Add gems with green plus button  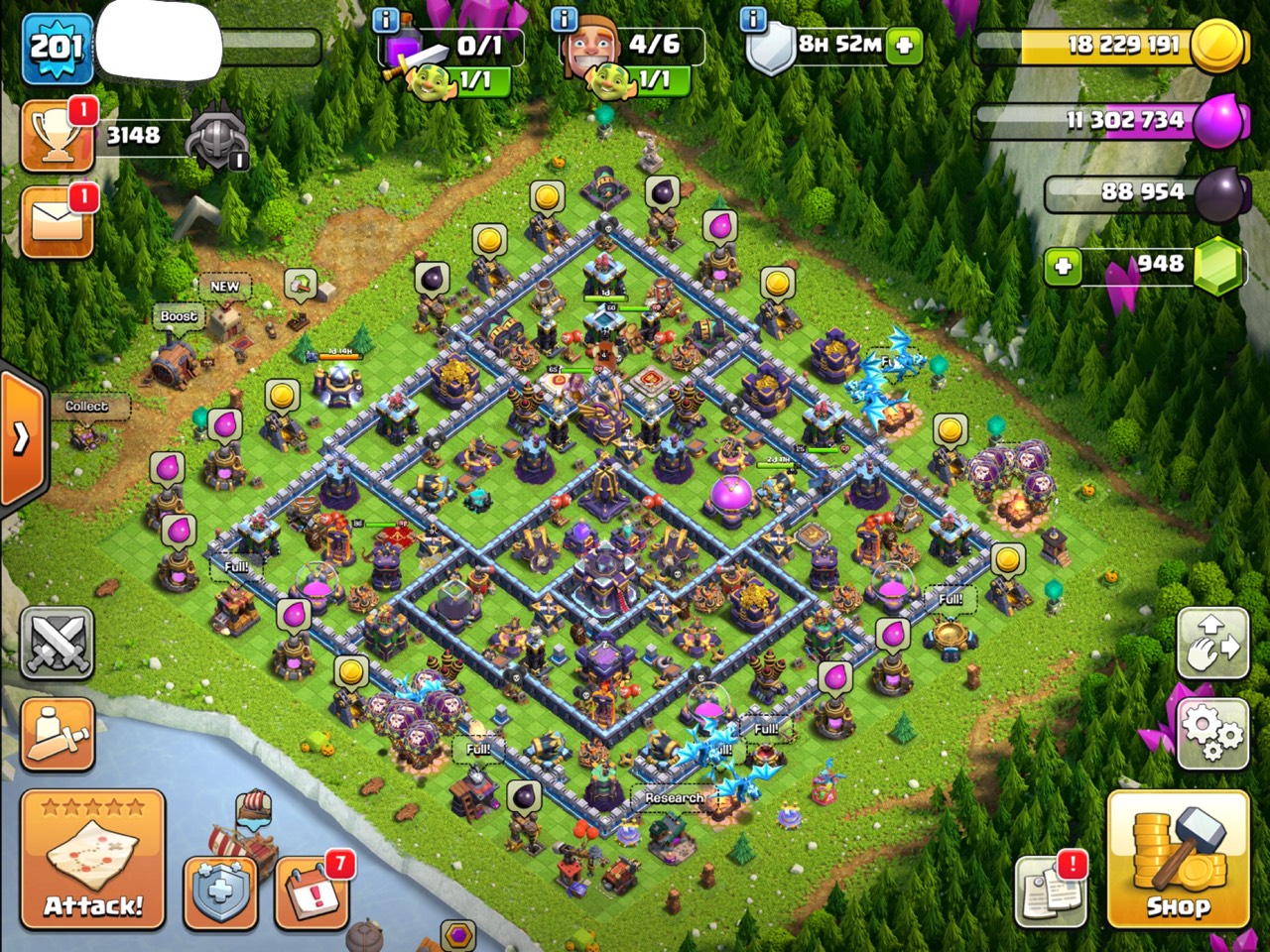click(1063, 266)
